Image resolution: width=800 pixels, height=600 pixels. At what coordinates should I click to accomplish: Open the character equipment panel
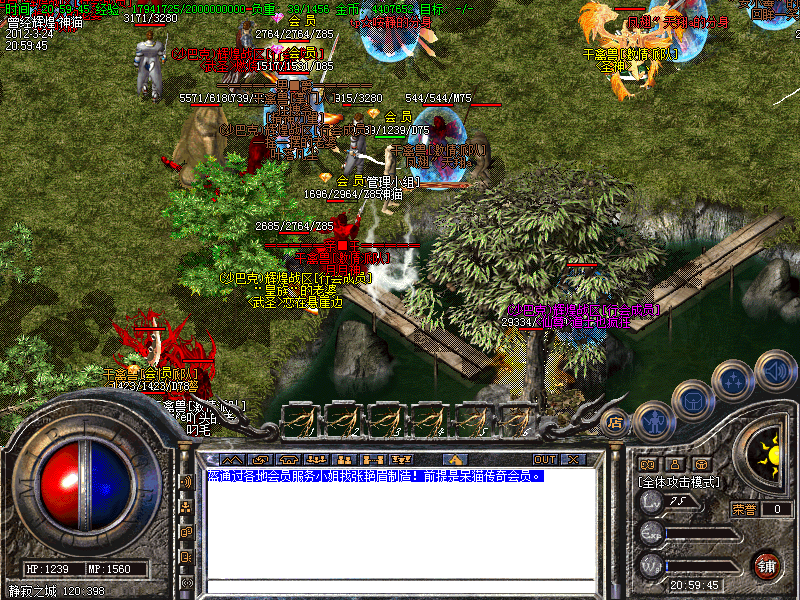[653, 422]
